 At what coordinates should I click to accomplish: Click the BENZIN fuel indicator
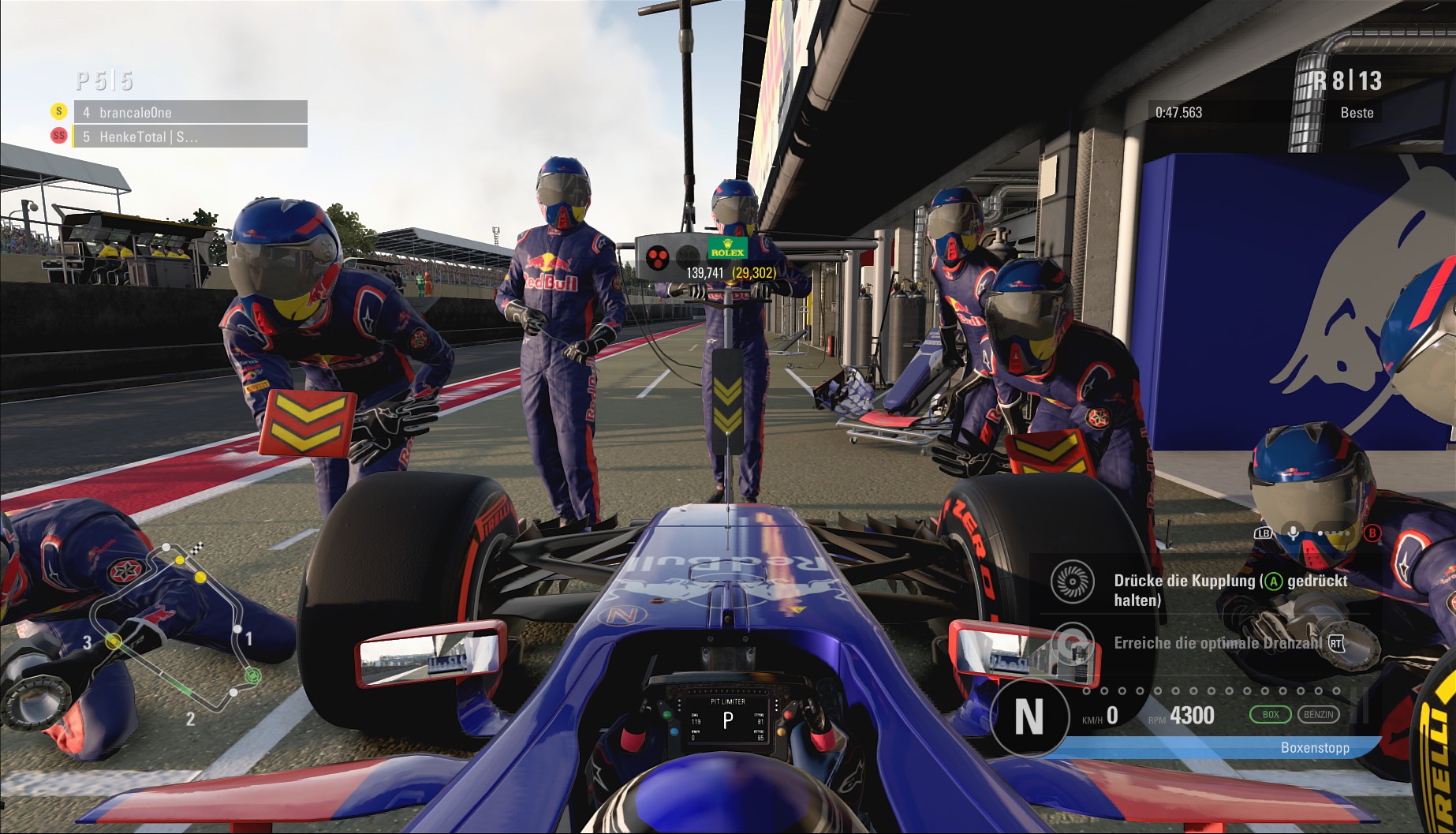pos(1318,715)
